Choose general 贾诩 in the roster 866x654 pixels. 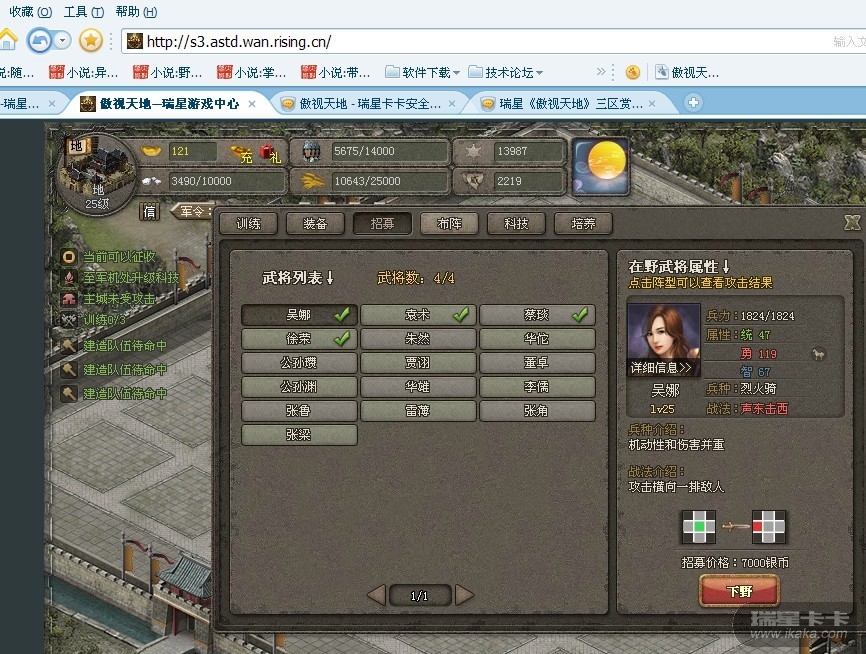tap(418, 363)
